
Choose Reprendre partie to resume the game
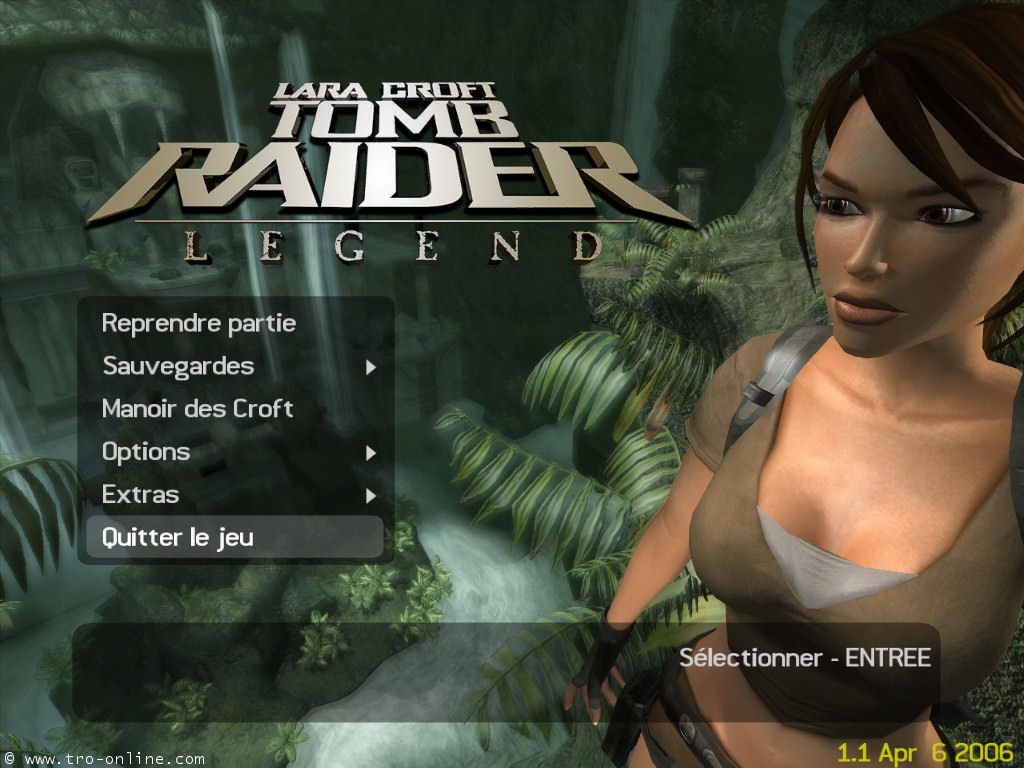pyautogui.click(x=198, y=324)
